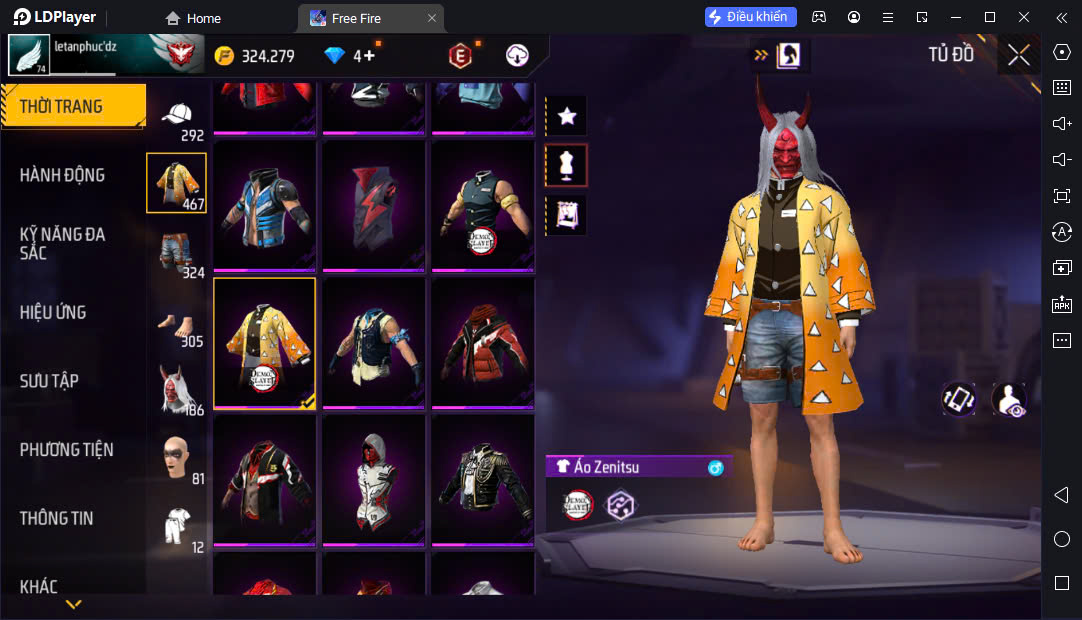Viewport: 1082px width, 620px height.
Task: Choose the denim shorts pants subcategory
Action: 177,251
